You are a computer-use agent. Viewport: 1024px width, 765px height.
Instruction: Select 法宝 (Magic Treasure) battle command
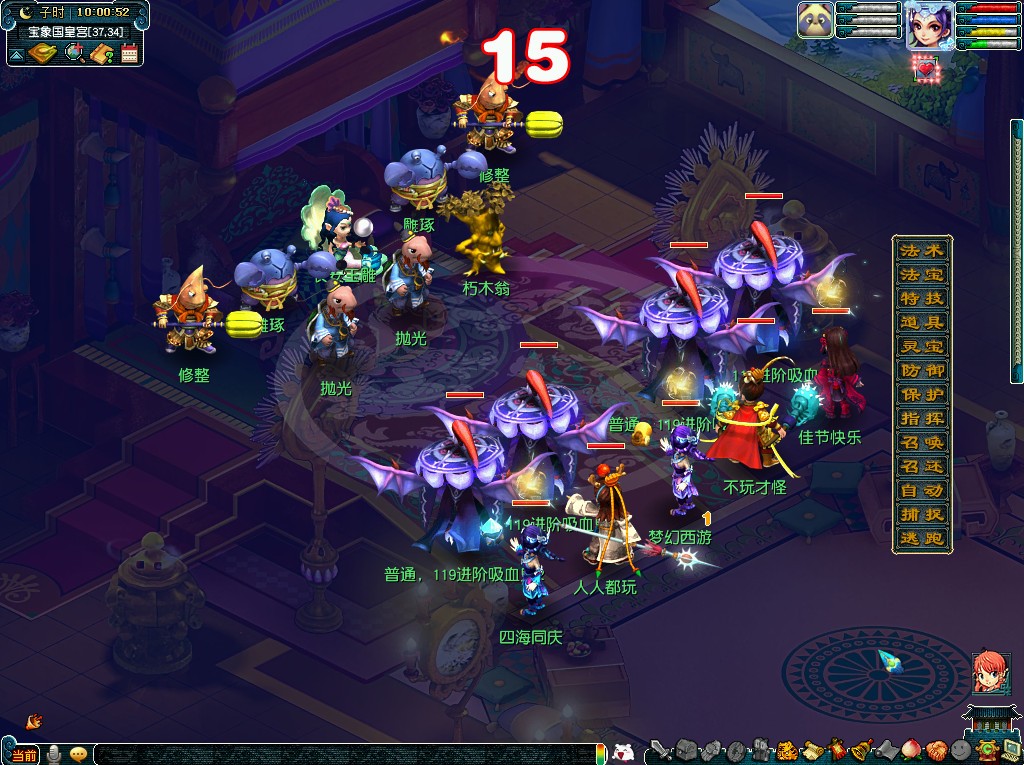point(922,274)
